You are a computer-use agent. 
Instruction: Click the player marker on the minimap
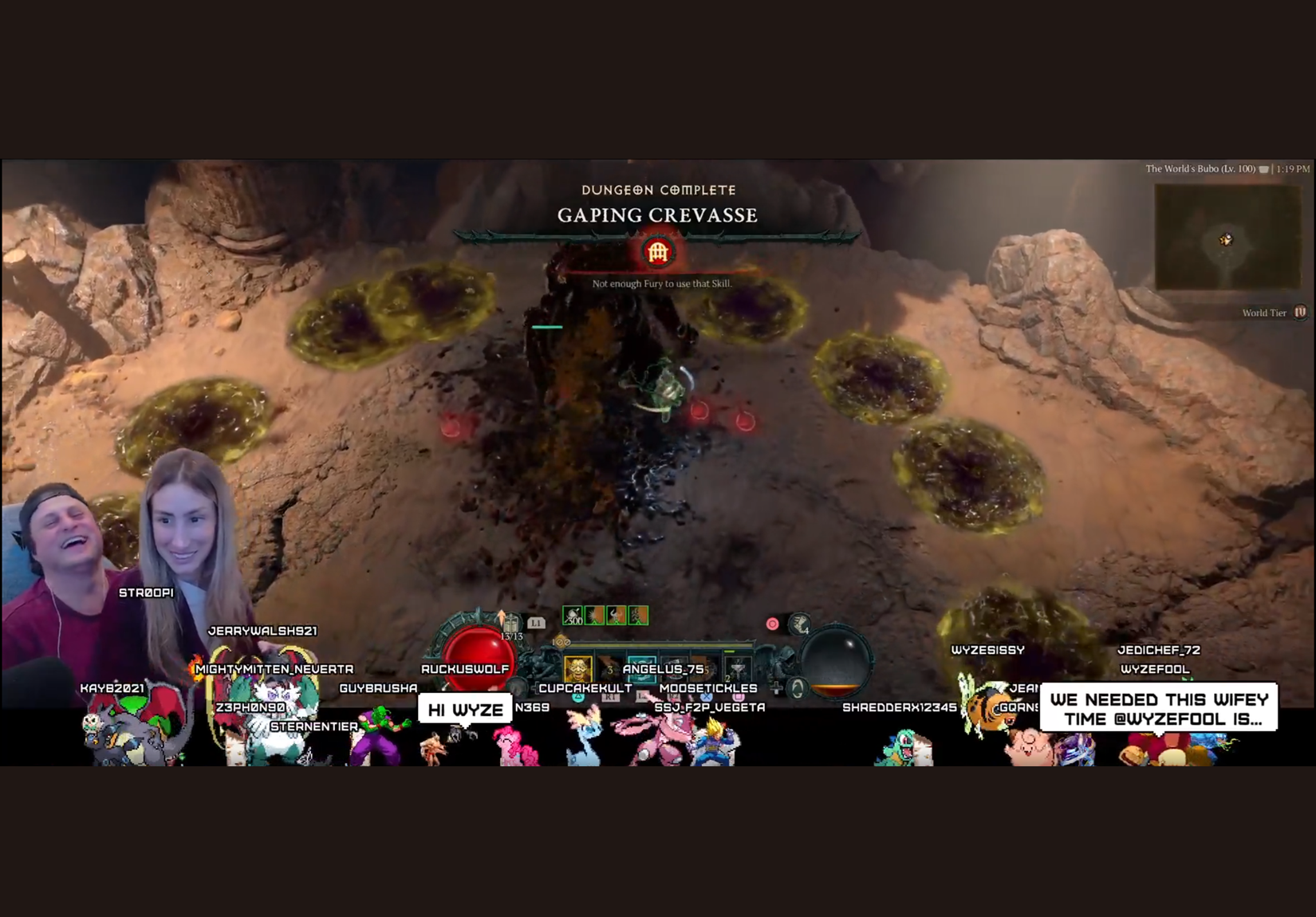(x=1227, y=237)
